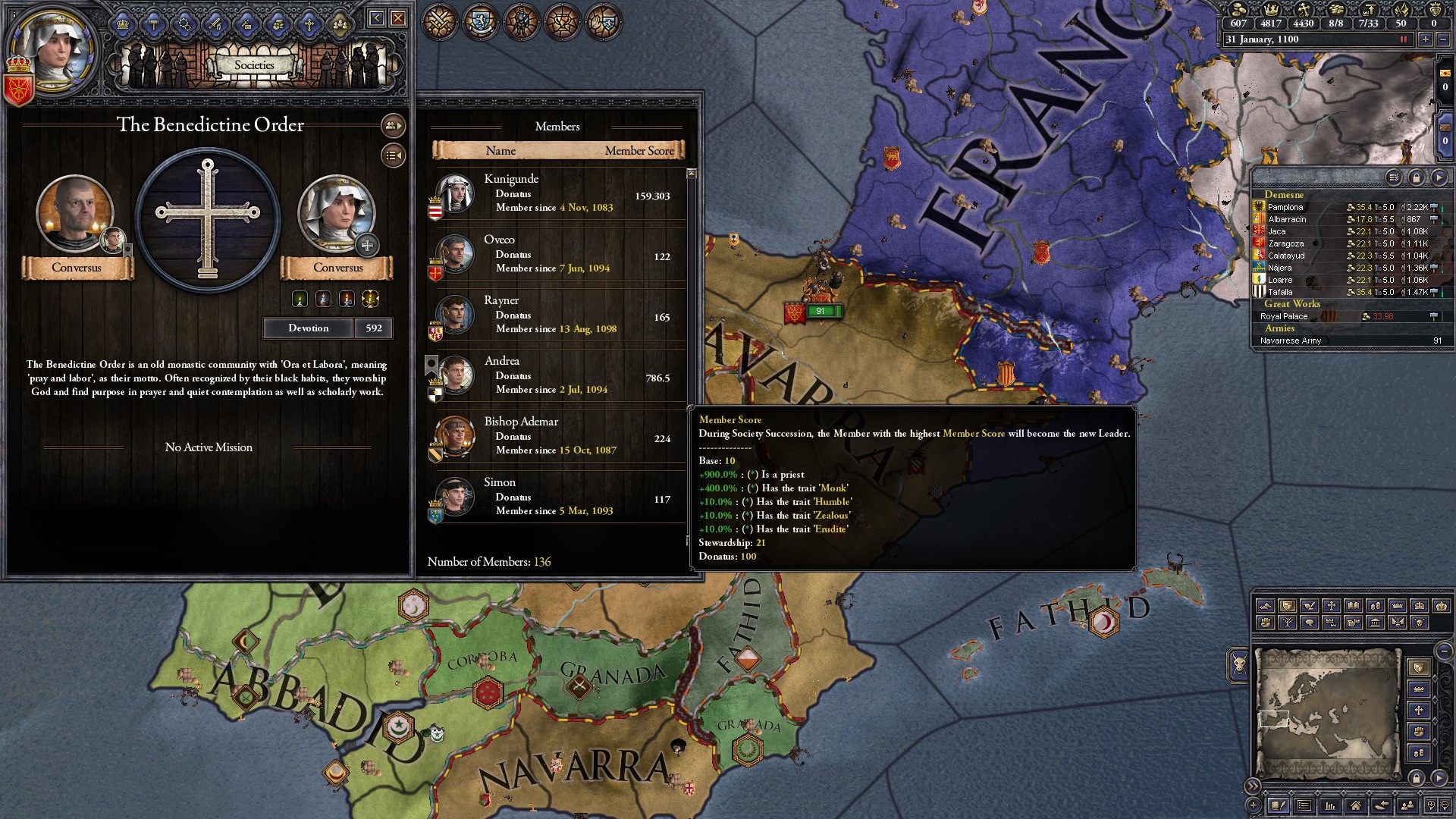The width and height of the screenshot is (1456, 819).
Task: Click the society leader portrait
Action: point(75,214)
